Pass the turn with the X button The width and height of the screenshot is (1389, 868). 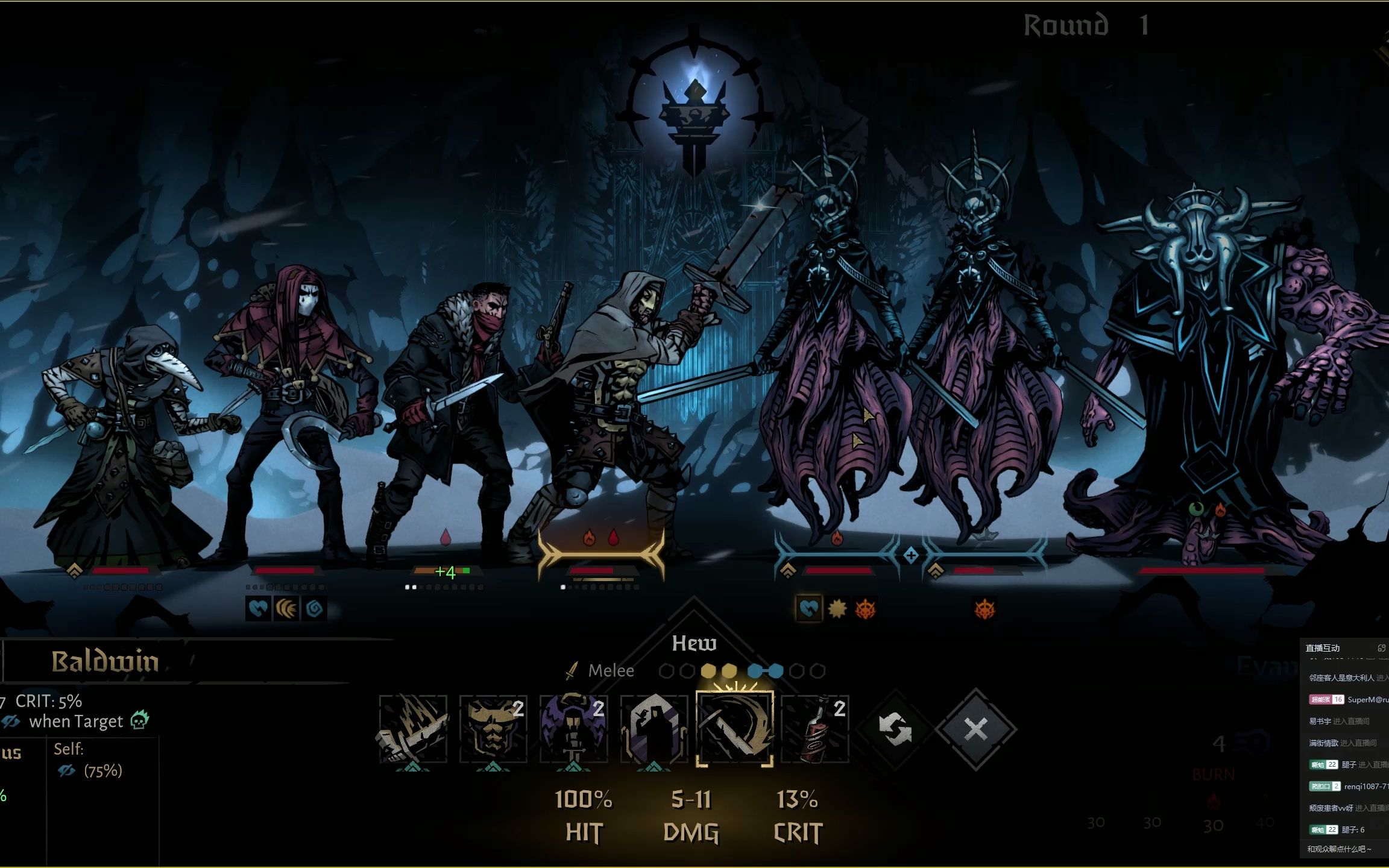coord(975,728)
